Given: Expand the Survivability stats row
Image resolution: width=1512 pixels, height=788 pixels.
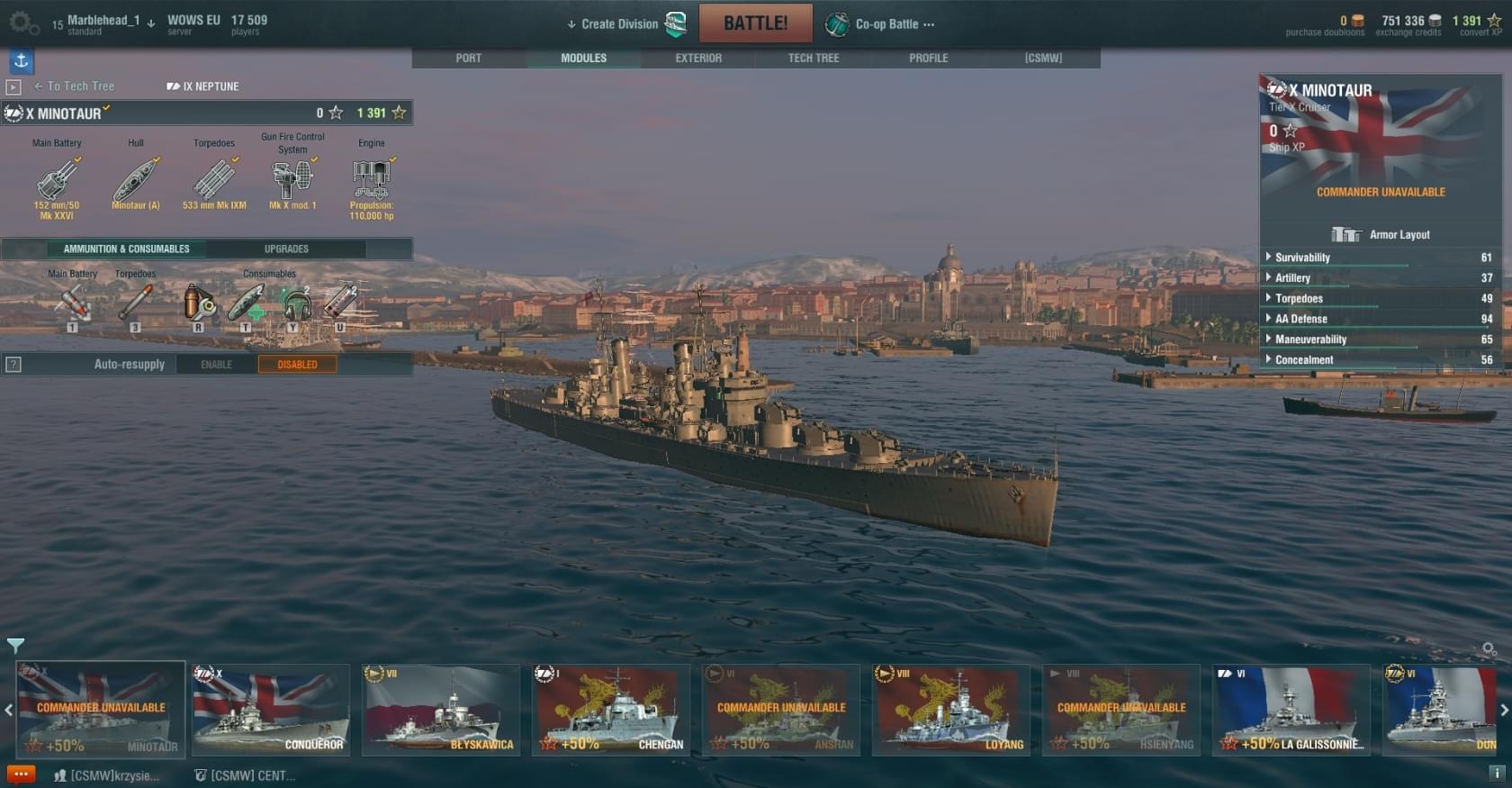Looking at the screenshot, I should point(1302,258).
